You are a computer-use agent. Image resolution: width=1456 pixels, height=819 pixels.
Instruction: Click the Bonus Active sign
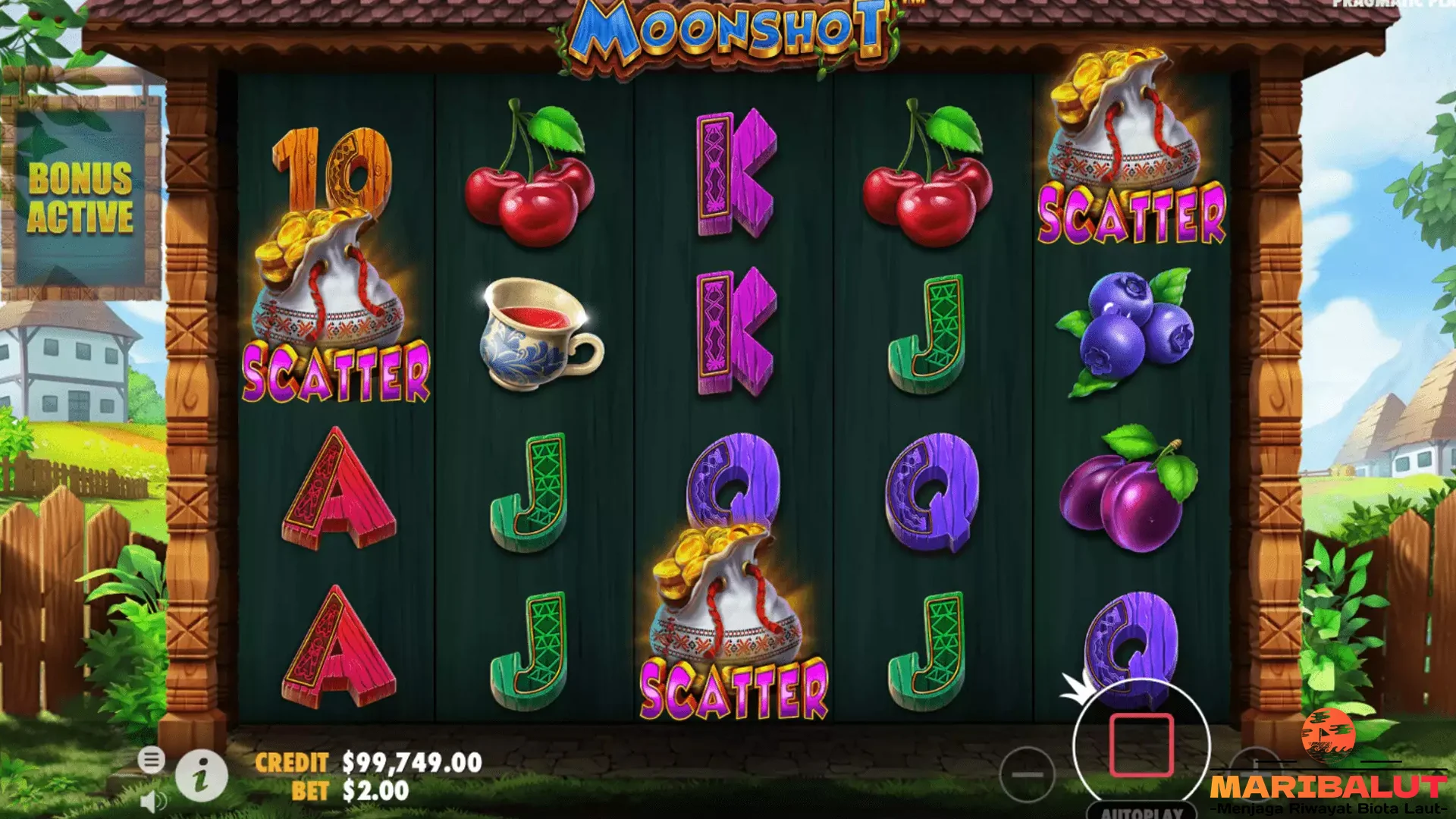(81, 197)
